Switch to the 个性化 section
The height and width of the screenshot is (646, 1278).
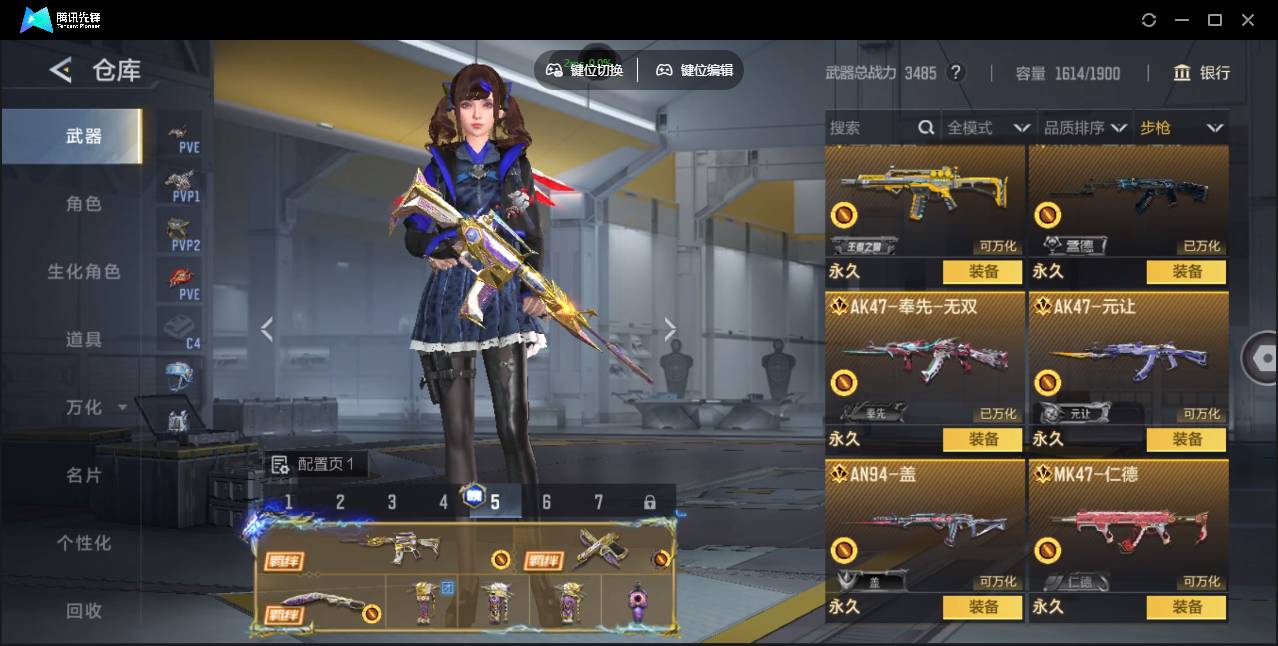(x=84, y=543)
